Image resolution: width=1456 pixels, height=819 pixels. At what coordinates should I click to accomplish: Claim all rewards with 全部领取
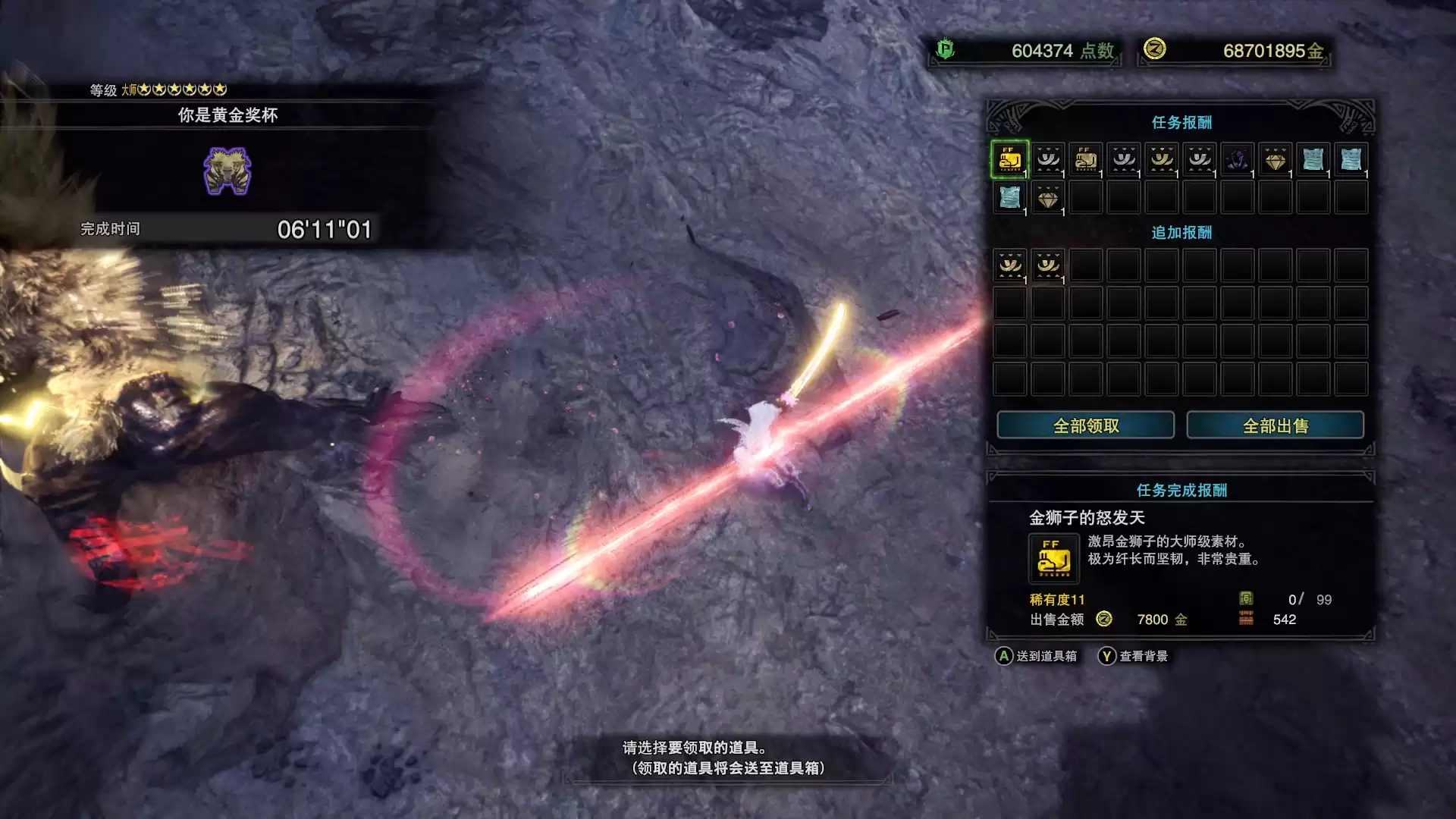[x=1085, y=425]
